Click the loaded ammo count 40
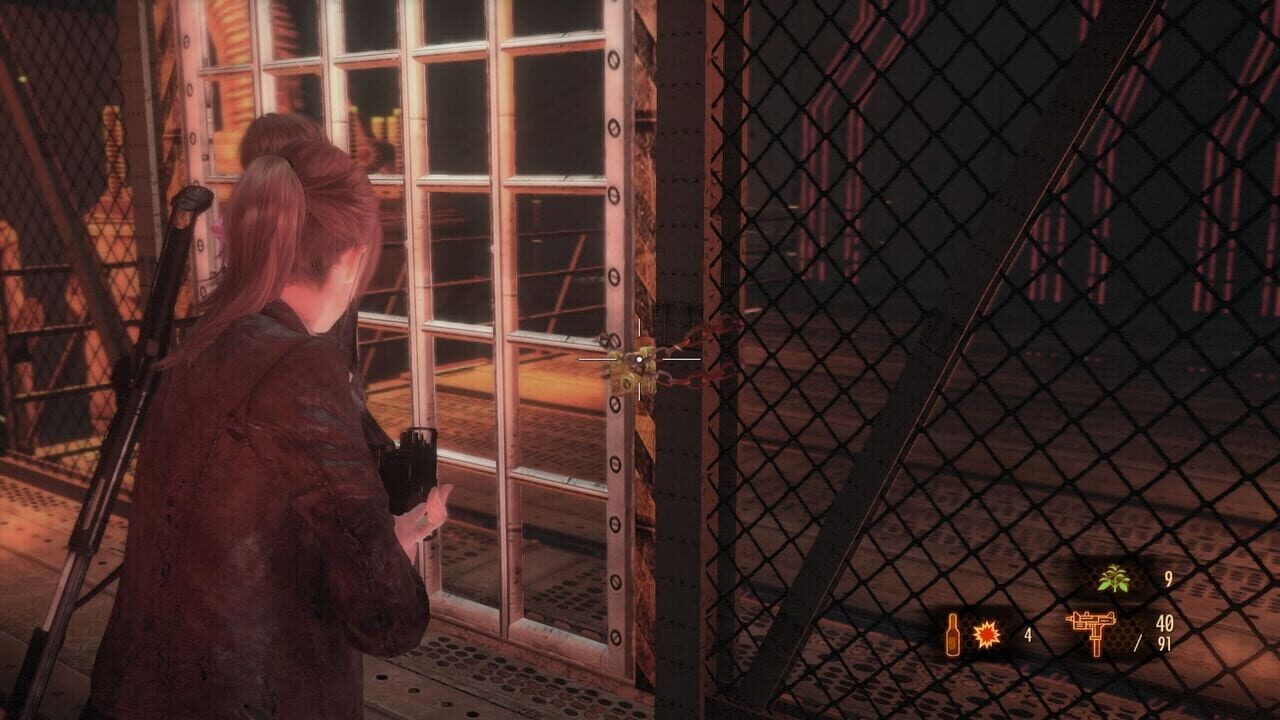Viewport: 1280px width, 720px height. tap(1167, 623)
